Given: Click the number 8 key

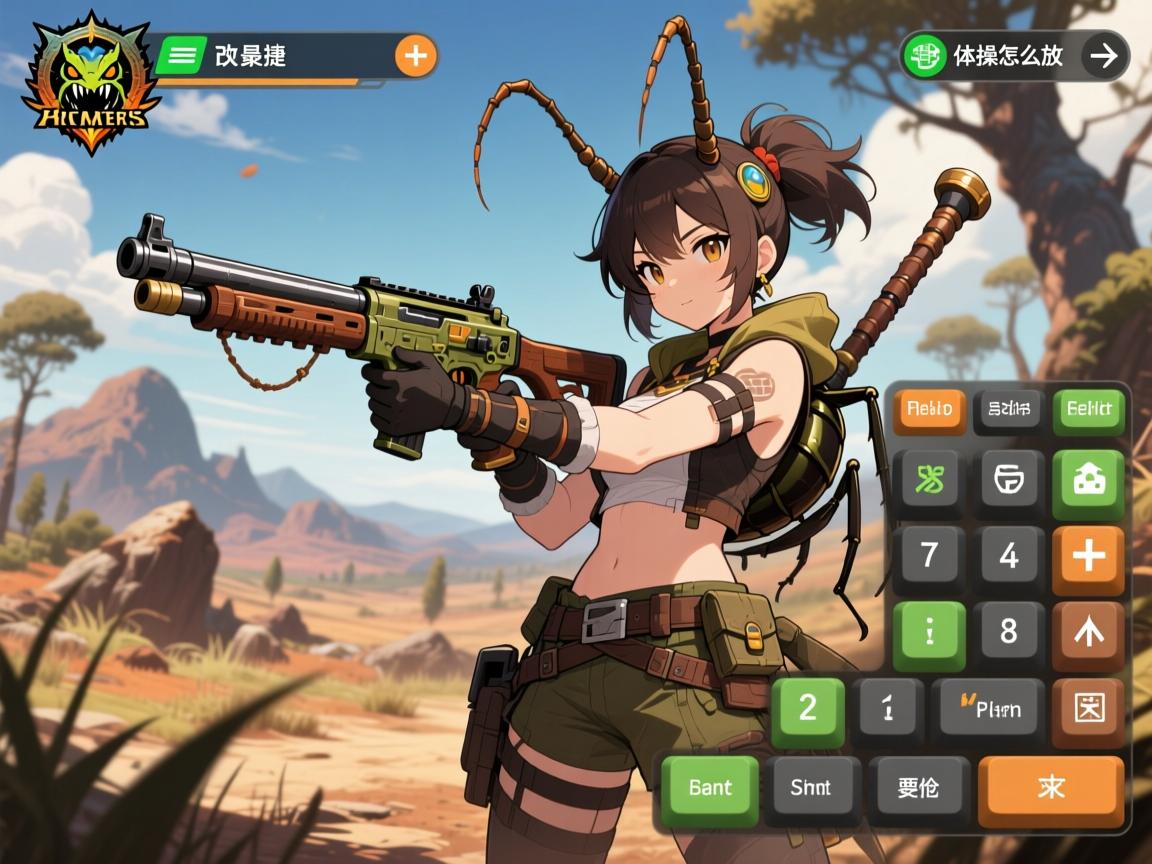Looking at the screenshot, I should 1009,632.
